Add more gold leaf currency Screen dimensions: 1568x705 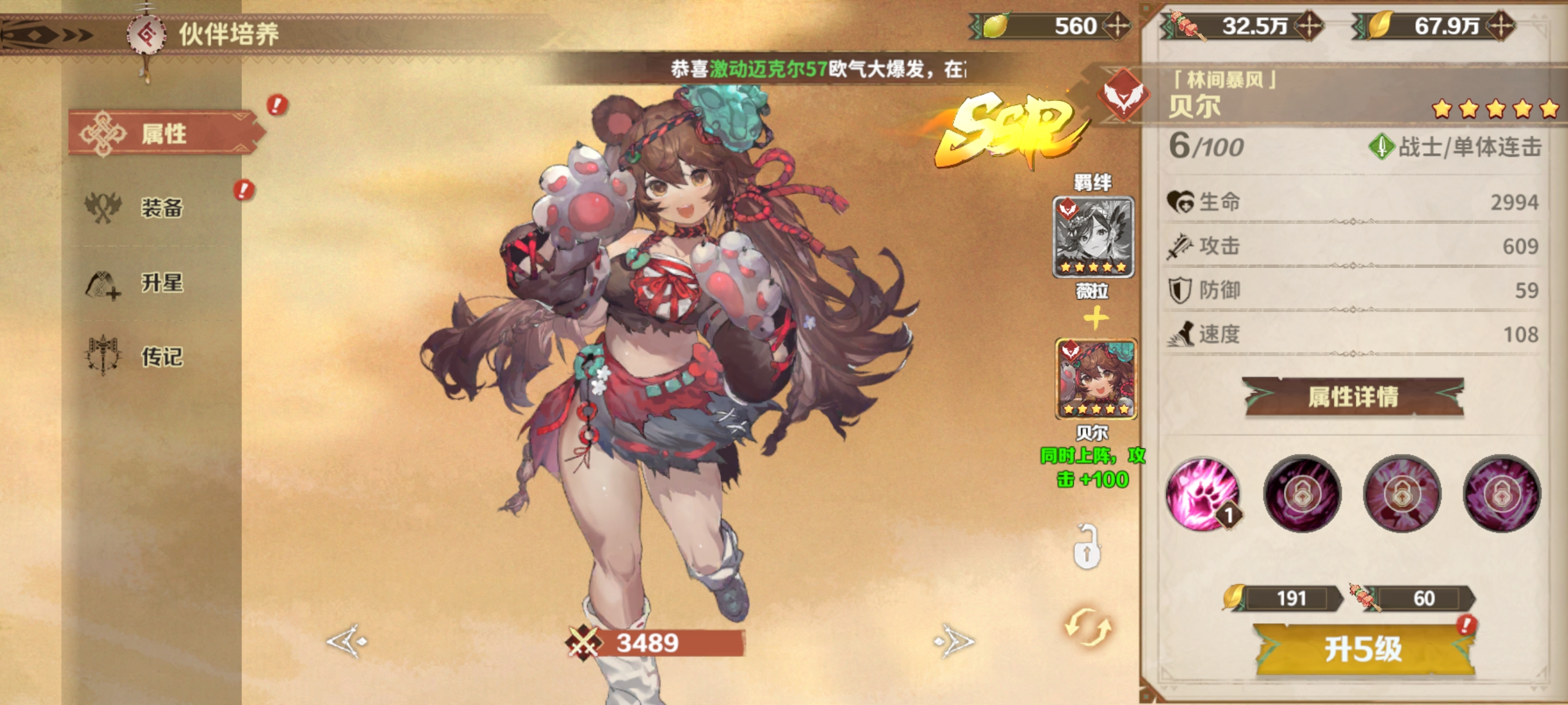tap(1500, 26)
